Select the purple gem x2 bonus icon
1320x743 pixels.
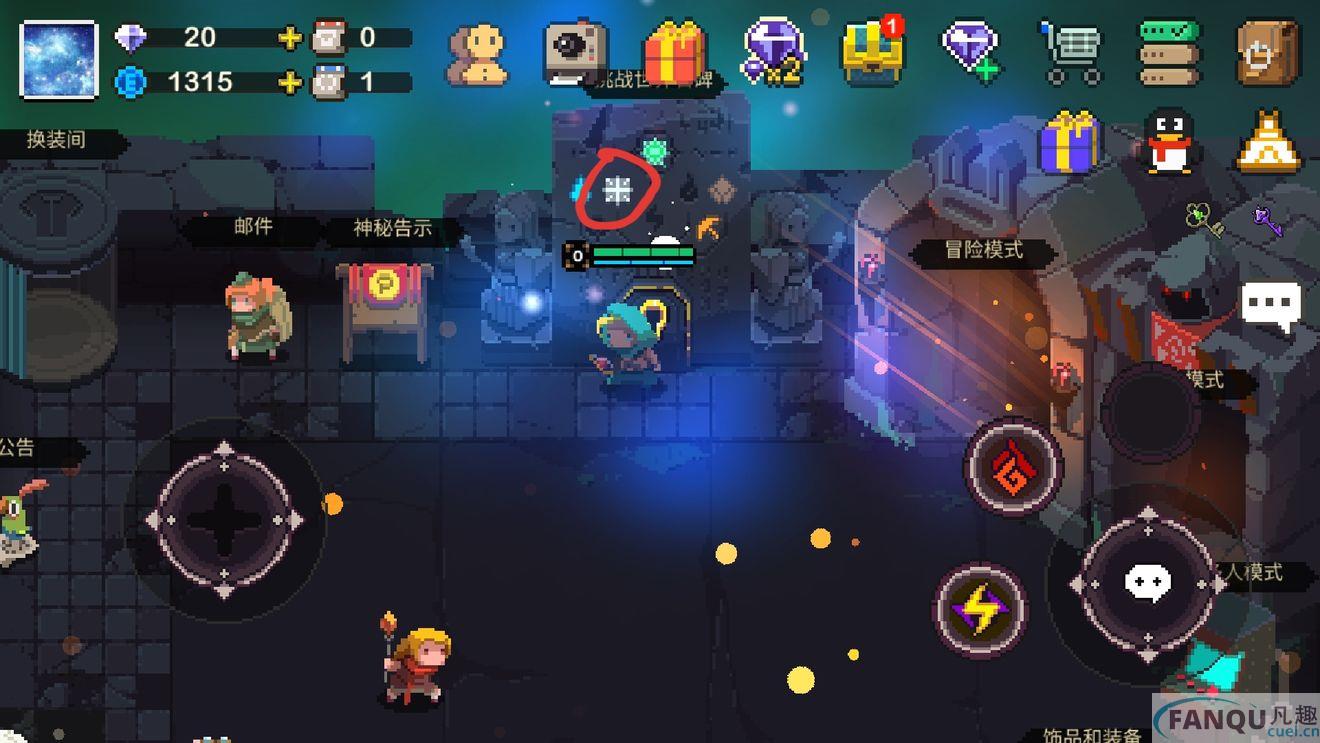[773, 50]
